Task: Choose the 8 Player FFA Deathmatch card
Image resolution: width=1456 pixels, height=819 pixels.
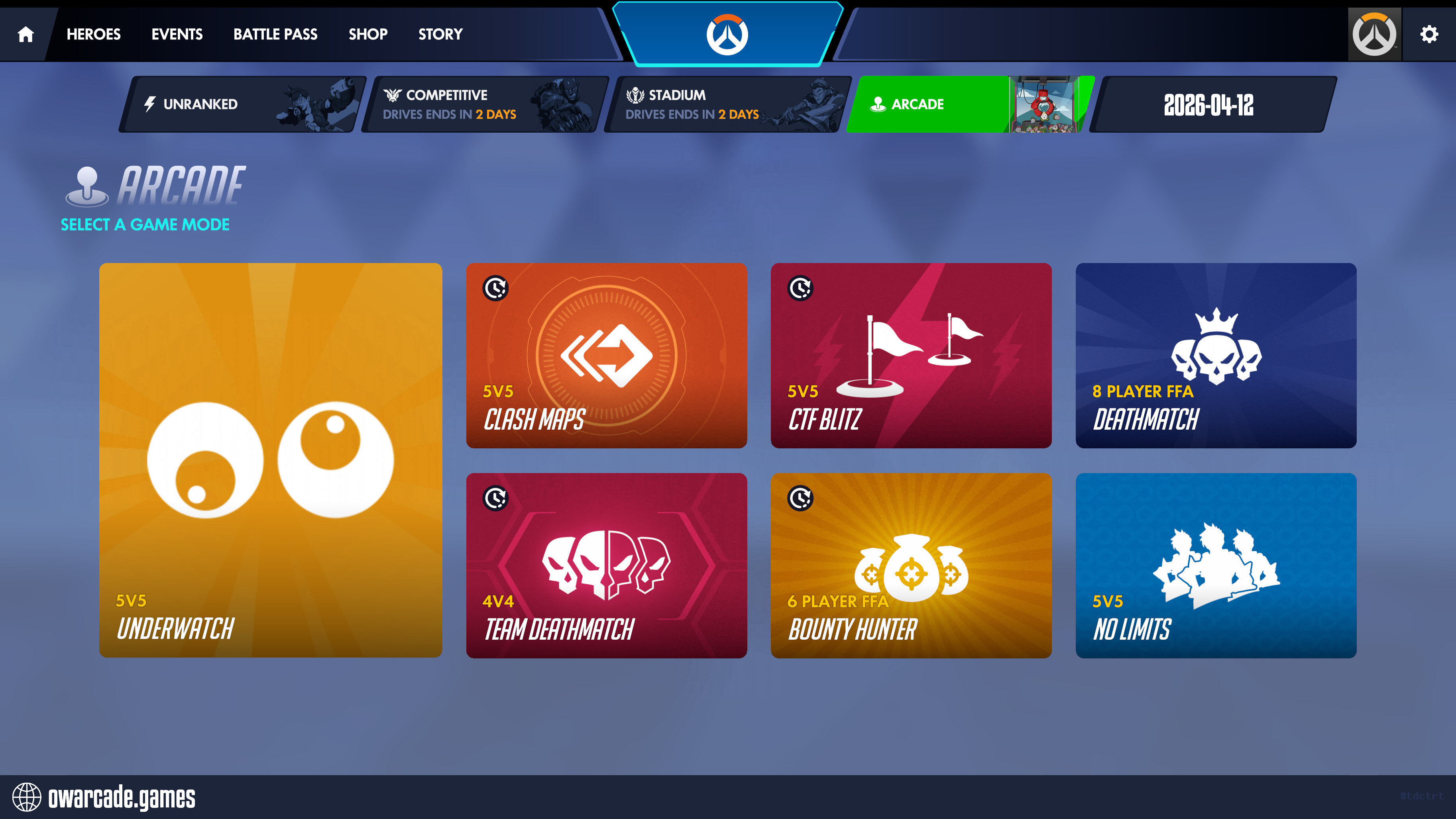Action: click(1216, 355)
